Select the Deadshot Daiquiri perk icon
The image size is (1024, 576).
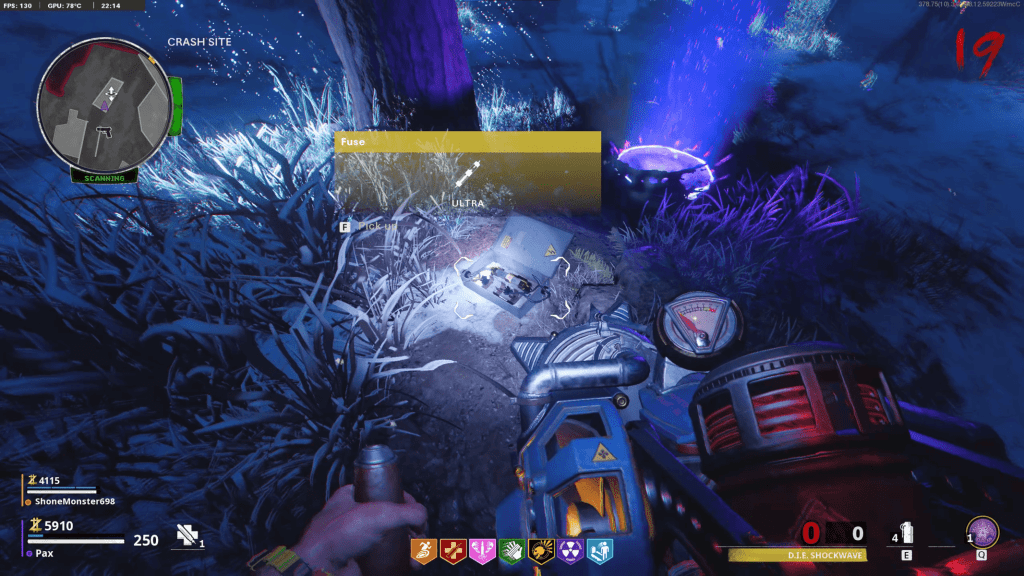tap(541, 548)
